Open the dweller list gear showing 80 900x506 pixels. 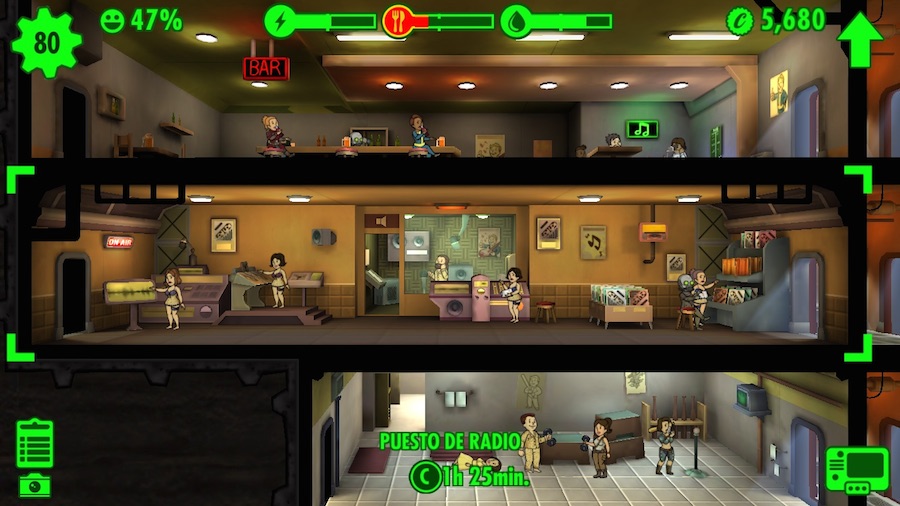46,41
